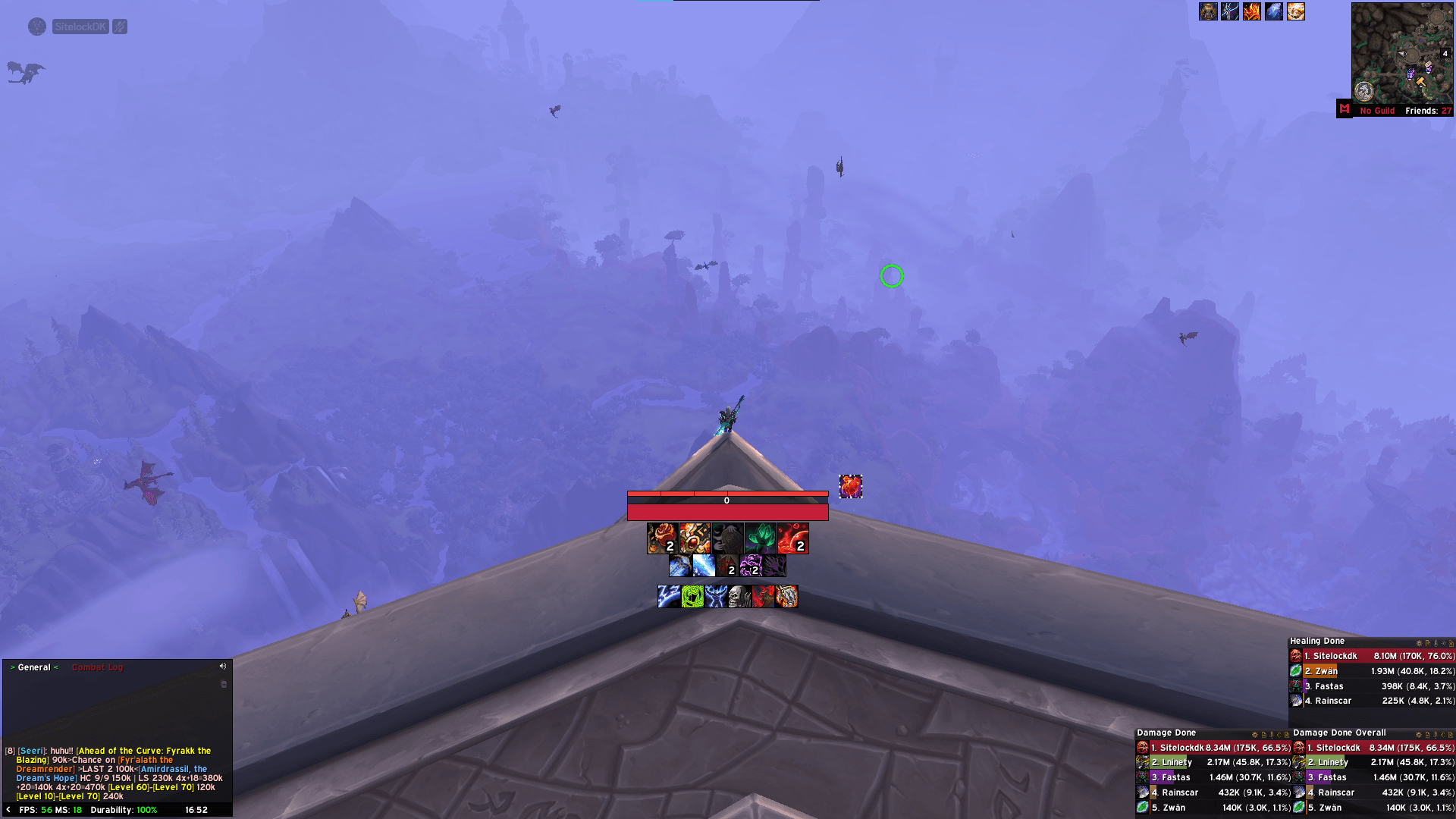Viewport: 1456px width, 819px height.
Task: Collapse the status bar via the left chevron
Action: tap(7, 810)
